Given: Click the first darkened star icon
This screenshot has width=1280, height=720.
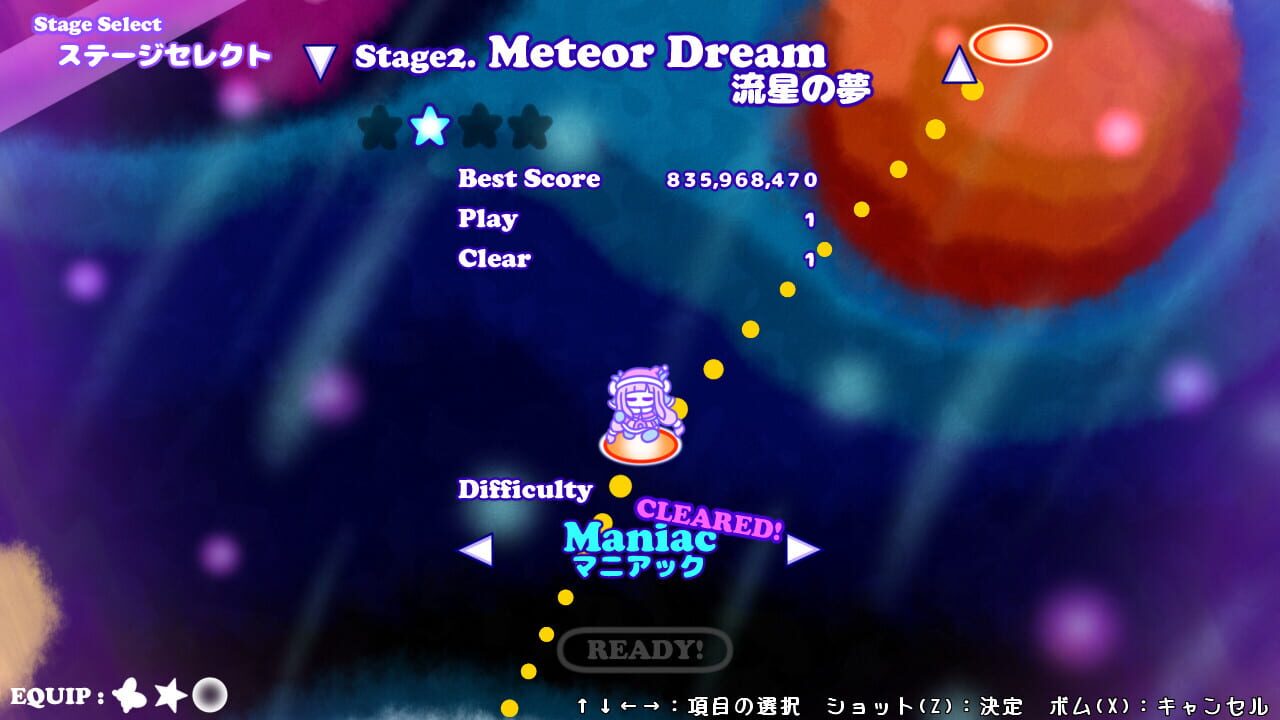Looking at the screenshot, I should (378, 128).
